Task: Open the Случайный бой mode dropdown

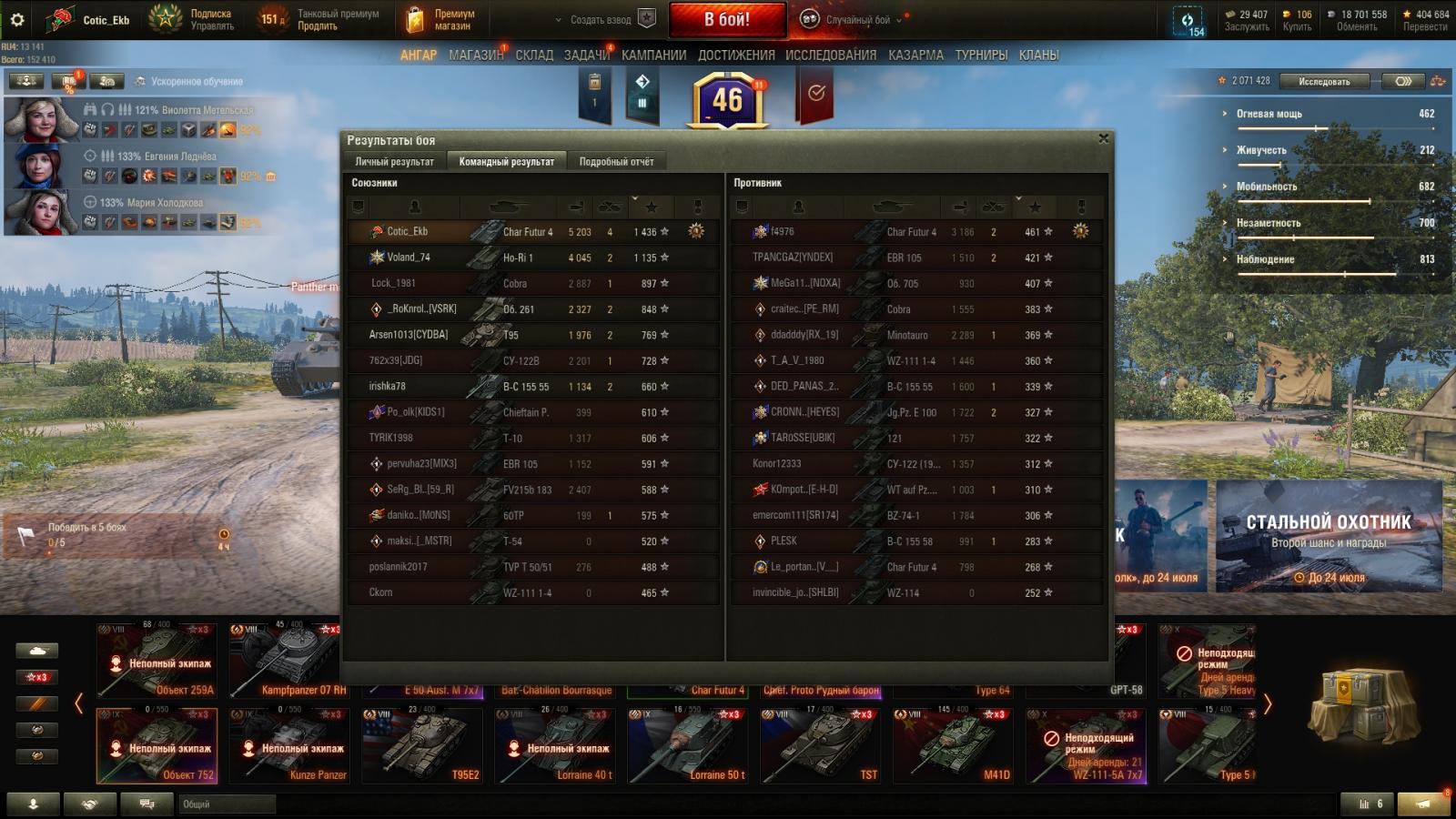Action: [x=856, y=20]
